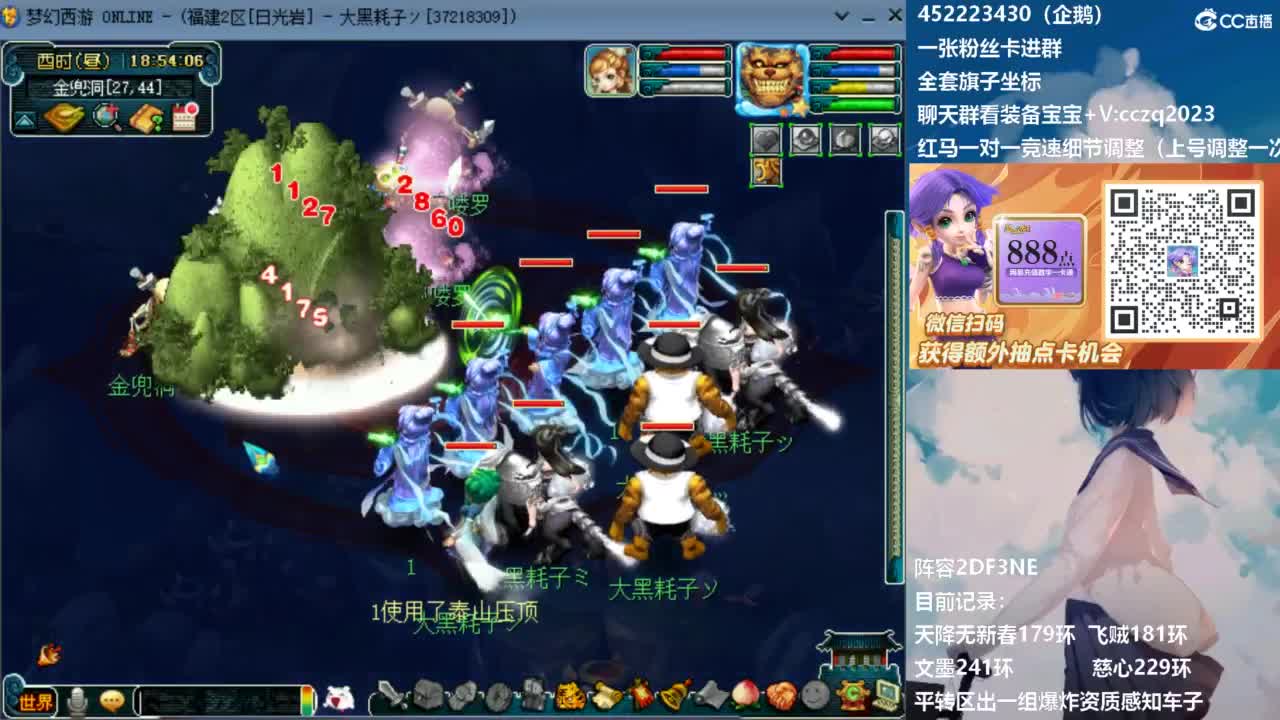Toggle the heart buff icon under the monster portrait
Viewport: 1280px width, 720px height.
(x=767, y=139)
